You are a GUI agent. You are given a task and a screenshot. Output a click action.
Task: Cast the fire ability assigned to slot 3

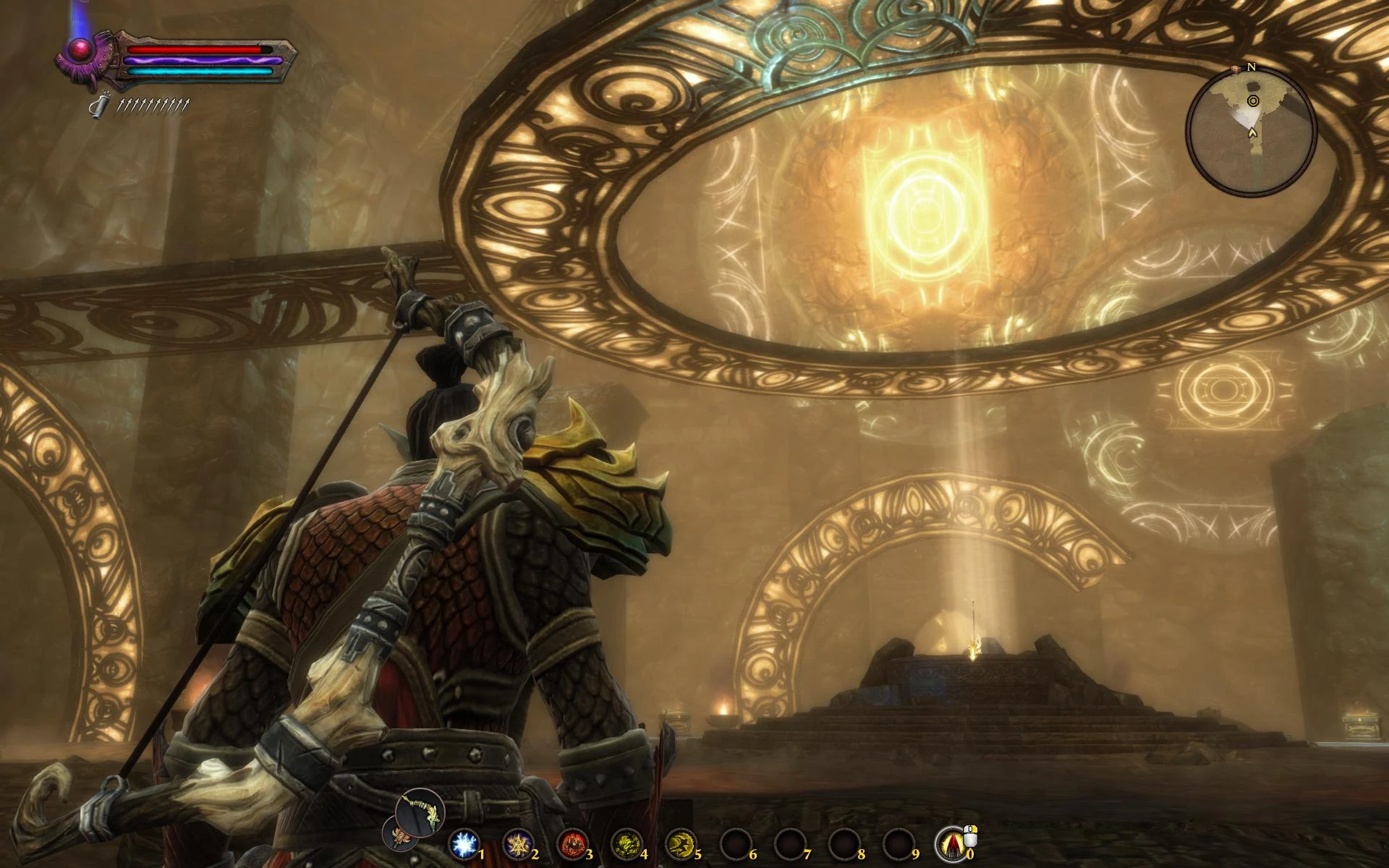pos(572,844)
